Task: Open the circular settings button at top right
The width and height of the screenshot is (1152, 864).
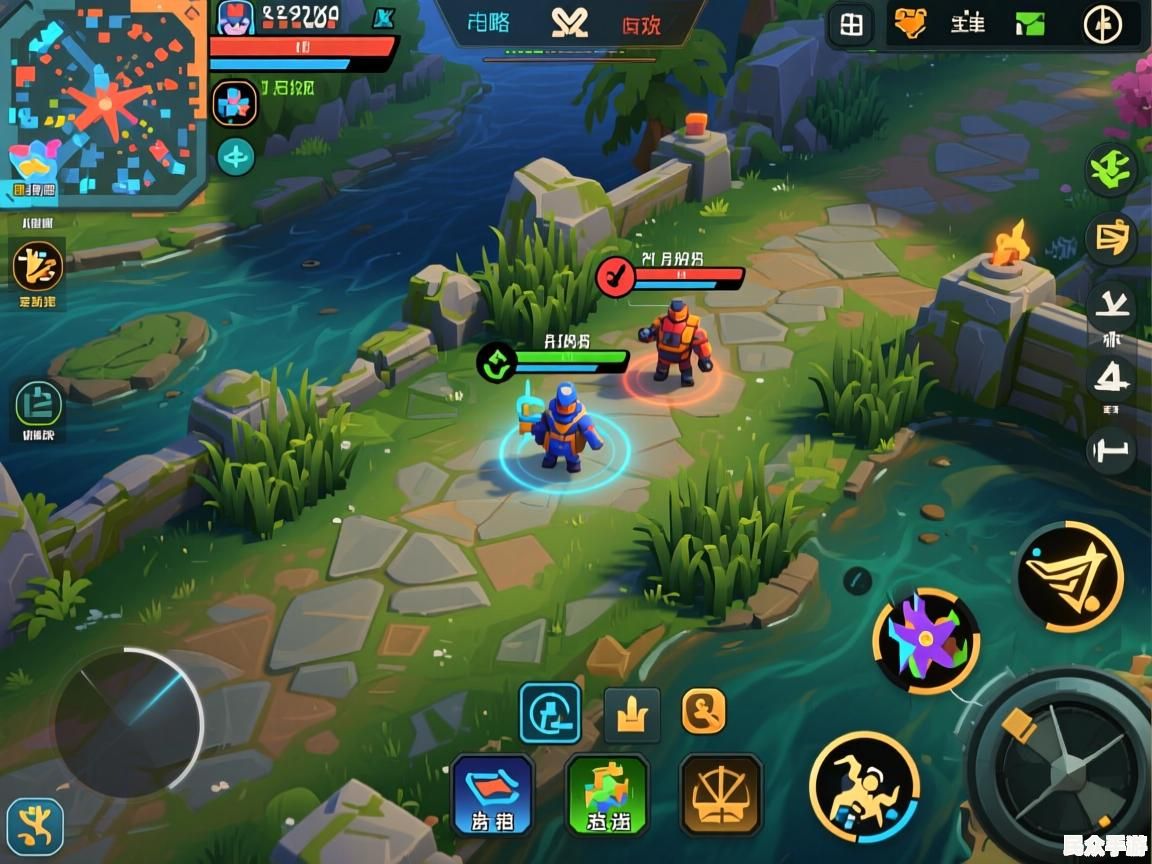Action: (1102, 25)
